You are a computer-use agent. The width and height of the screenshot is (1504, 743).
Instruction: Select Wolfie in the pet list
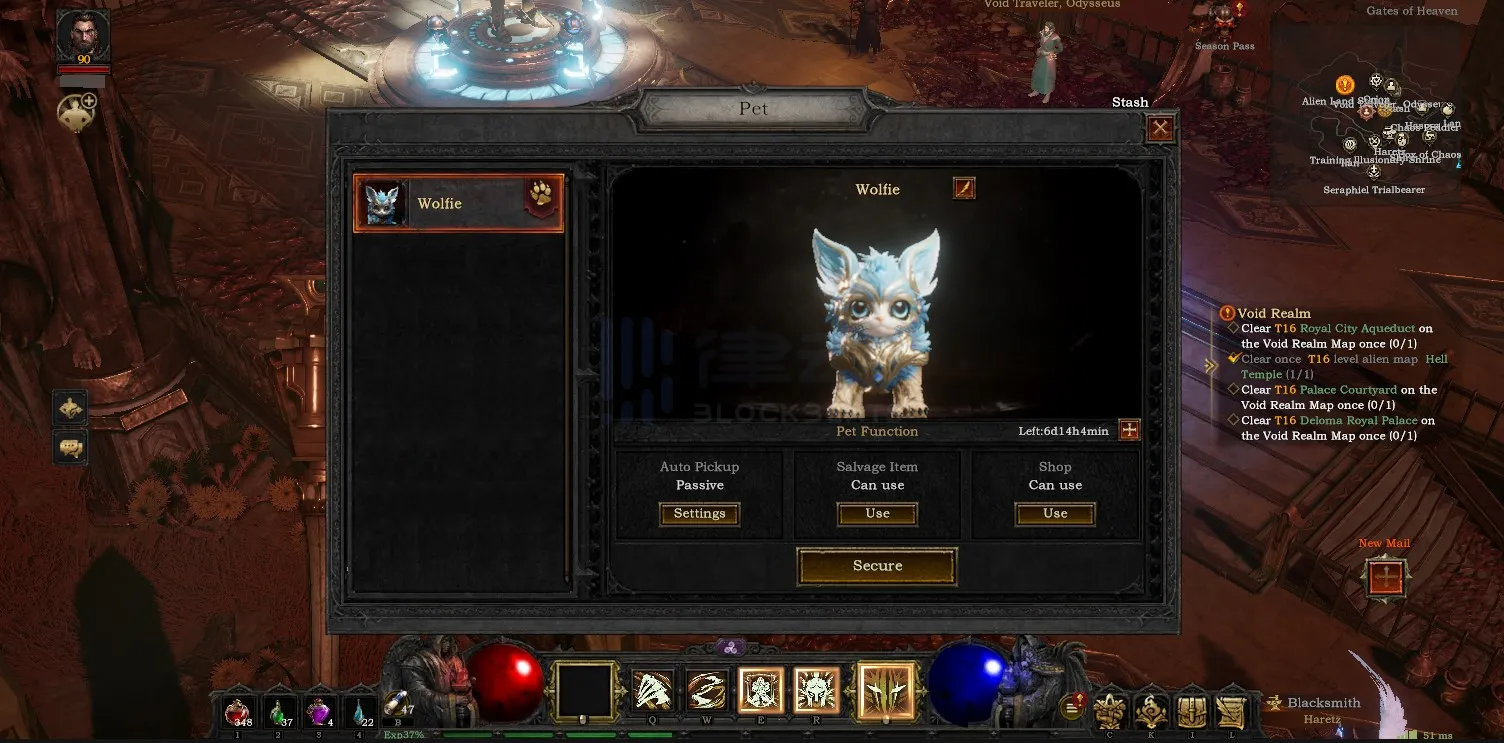click(x=458, y=204)
